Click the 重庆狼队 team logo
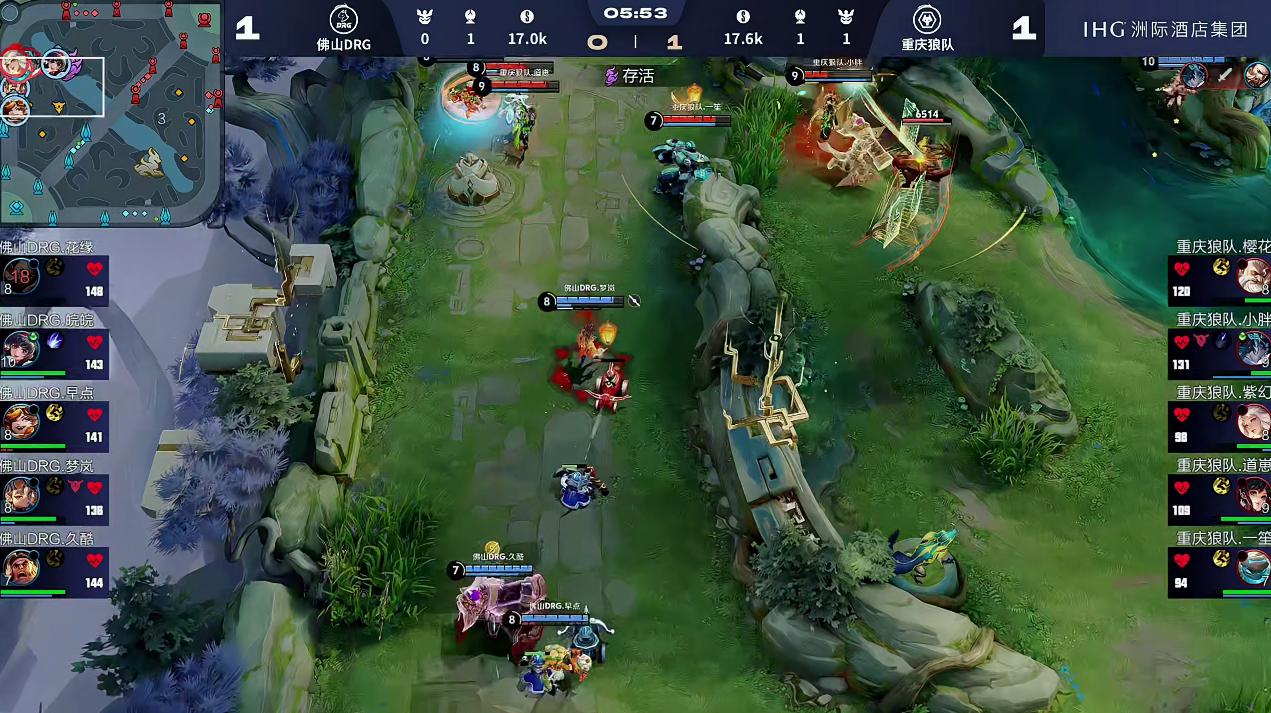The height and width of the screenshot is (713, 1271). point(927,20)
